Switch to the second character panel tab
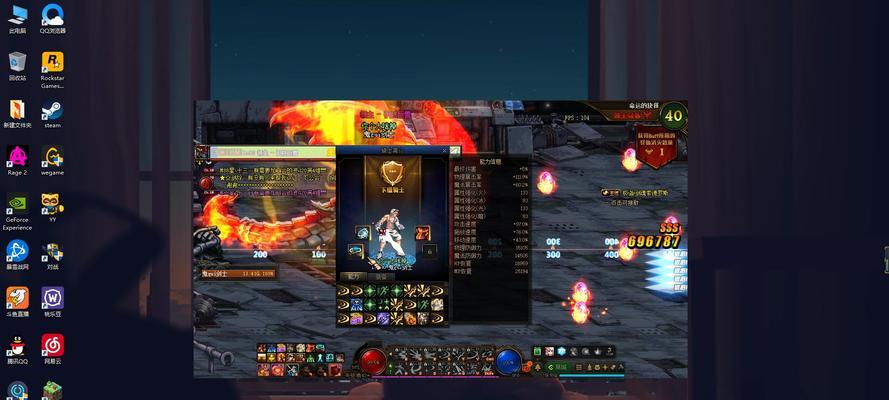 (380, 277)
